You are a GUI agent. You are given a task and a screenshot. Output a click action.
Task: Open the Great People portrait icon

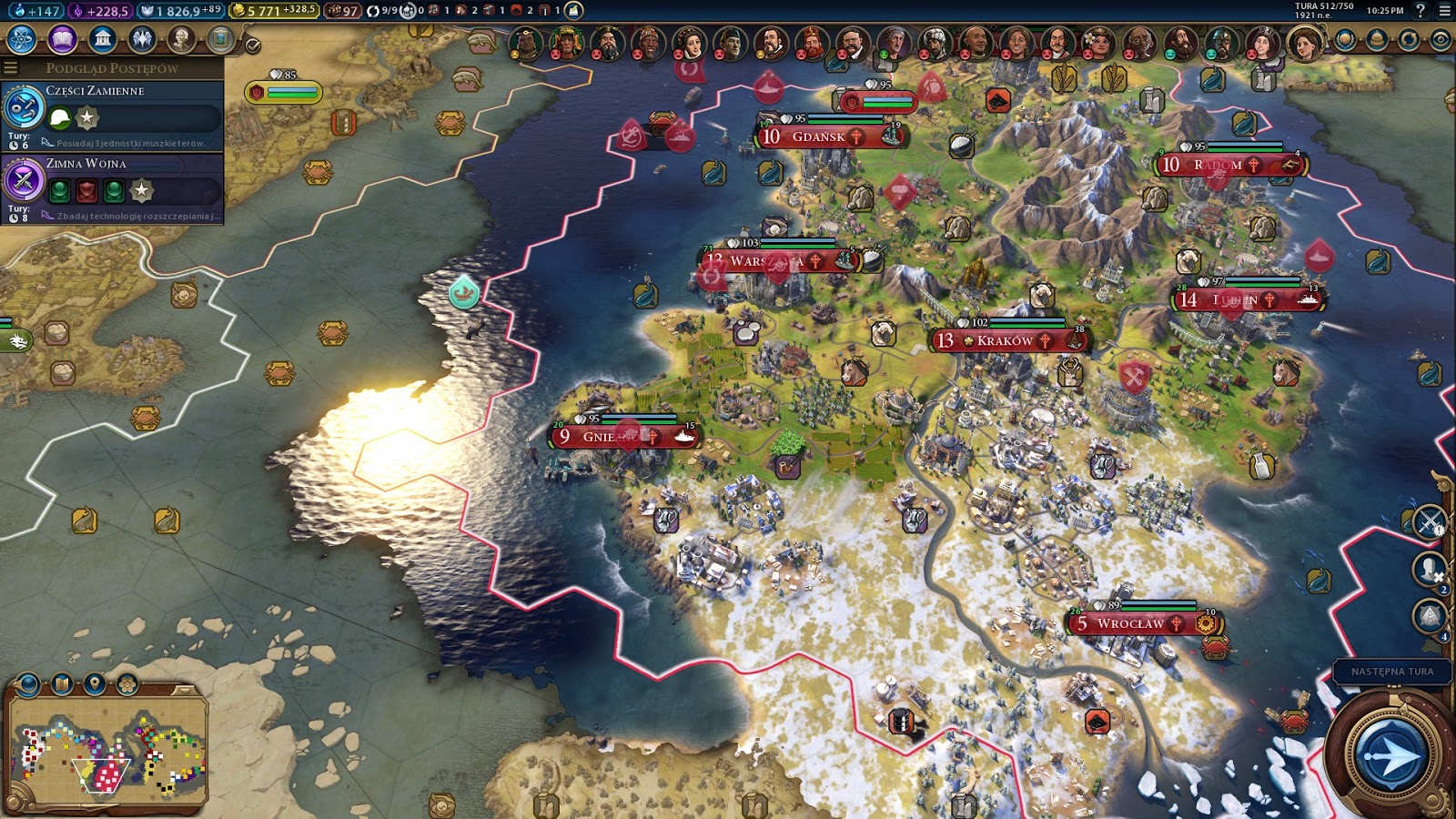(x=182, y=39)
